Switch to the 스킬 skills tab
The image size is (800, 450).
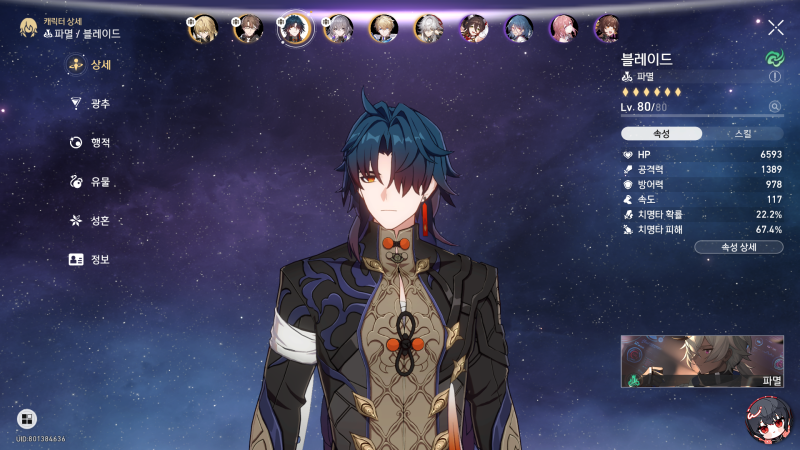coord(743,133)
